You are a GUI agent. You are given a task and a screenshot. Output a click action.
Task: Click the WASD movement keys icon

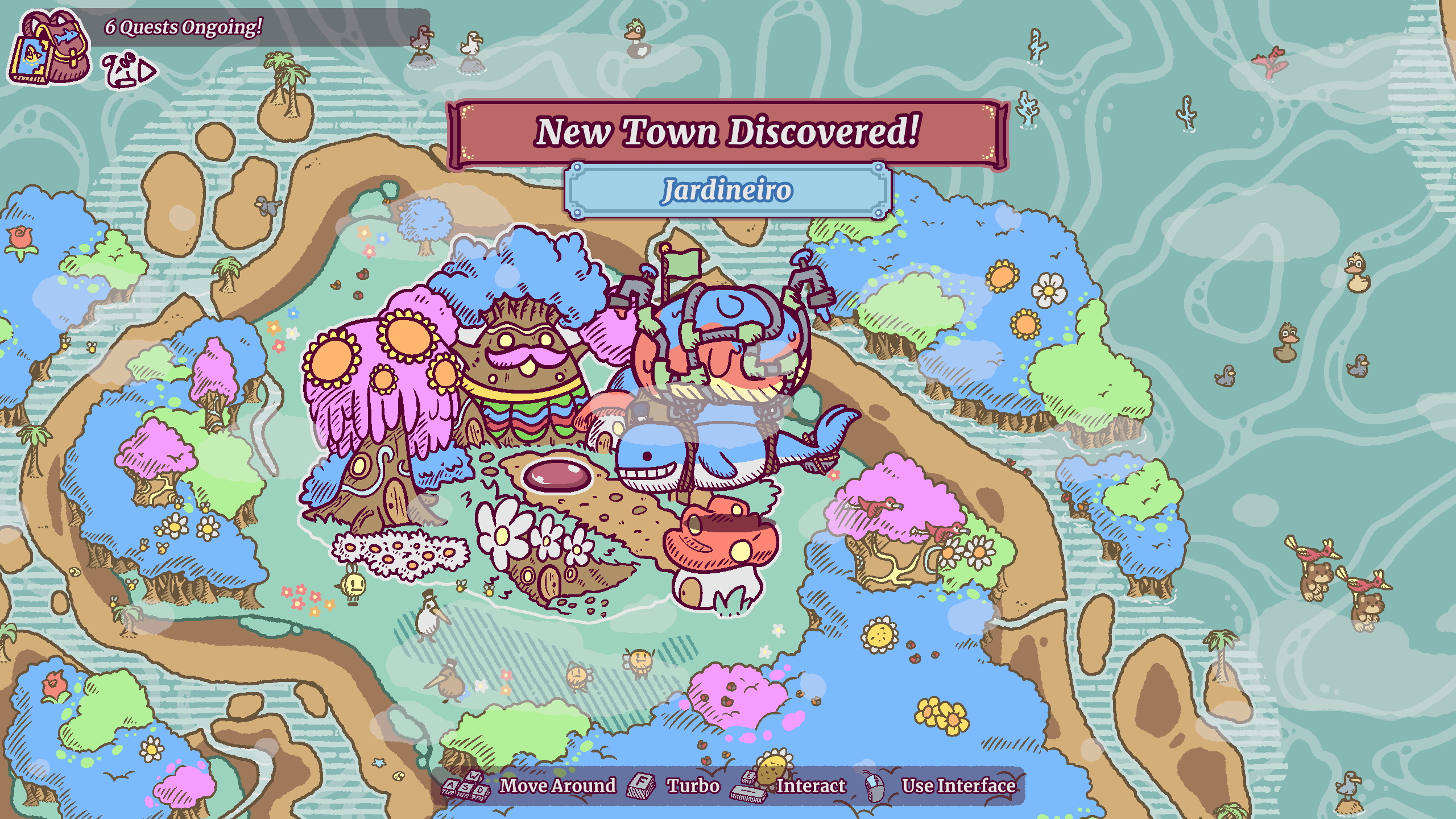point(465,786)
